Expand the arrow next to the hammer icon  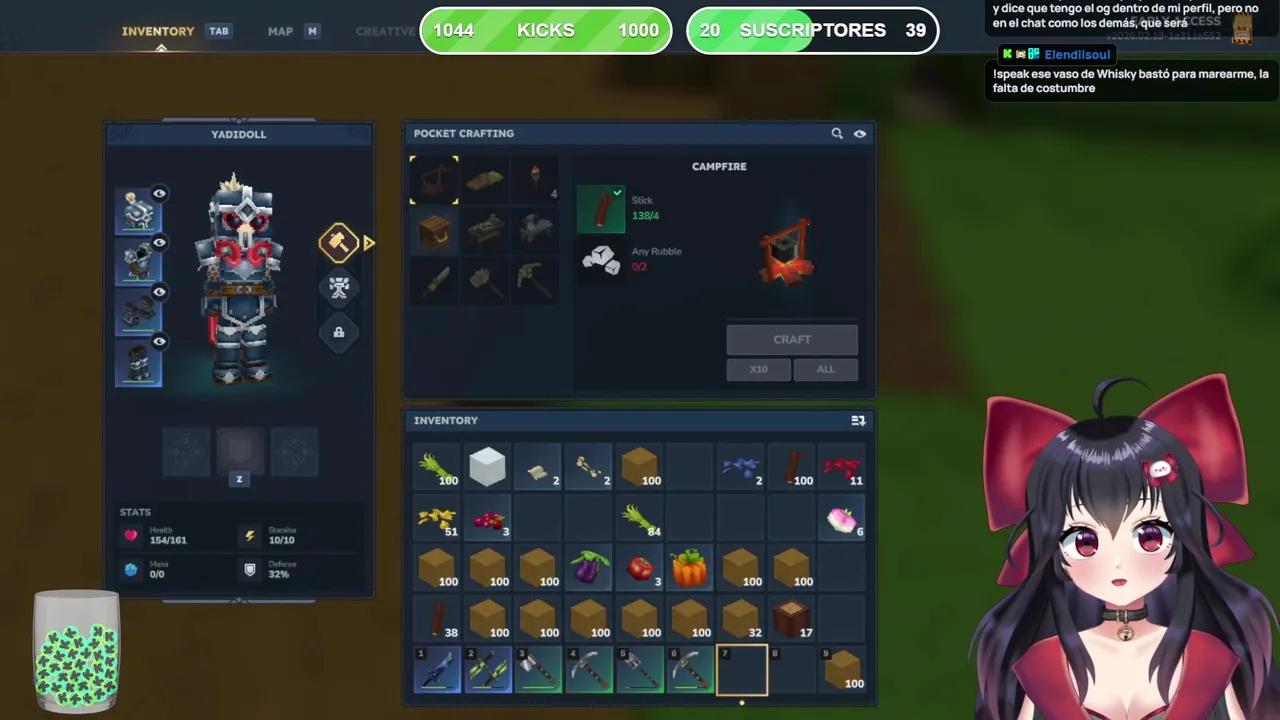click(x=369, y=243)
